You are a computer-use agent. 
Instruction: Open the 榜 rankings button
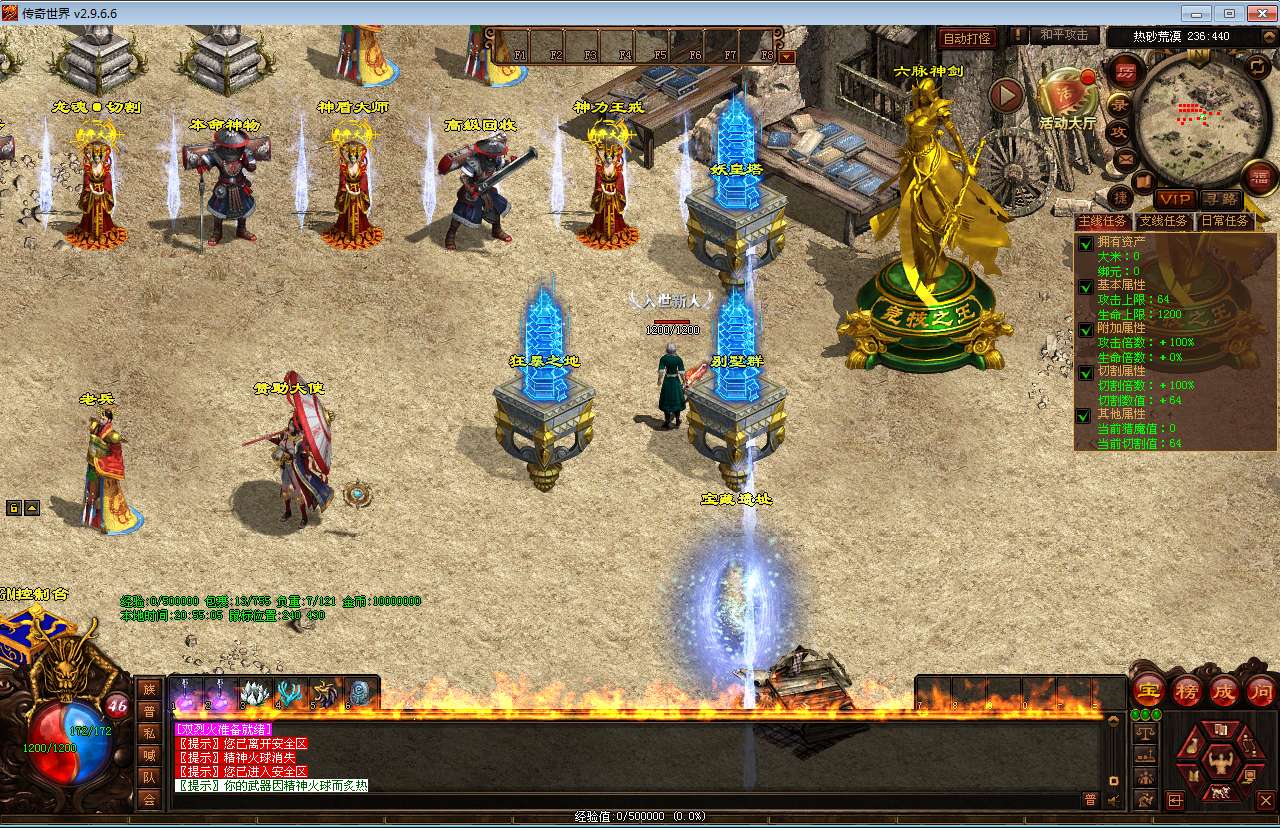(1187, 690)
